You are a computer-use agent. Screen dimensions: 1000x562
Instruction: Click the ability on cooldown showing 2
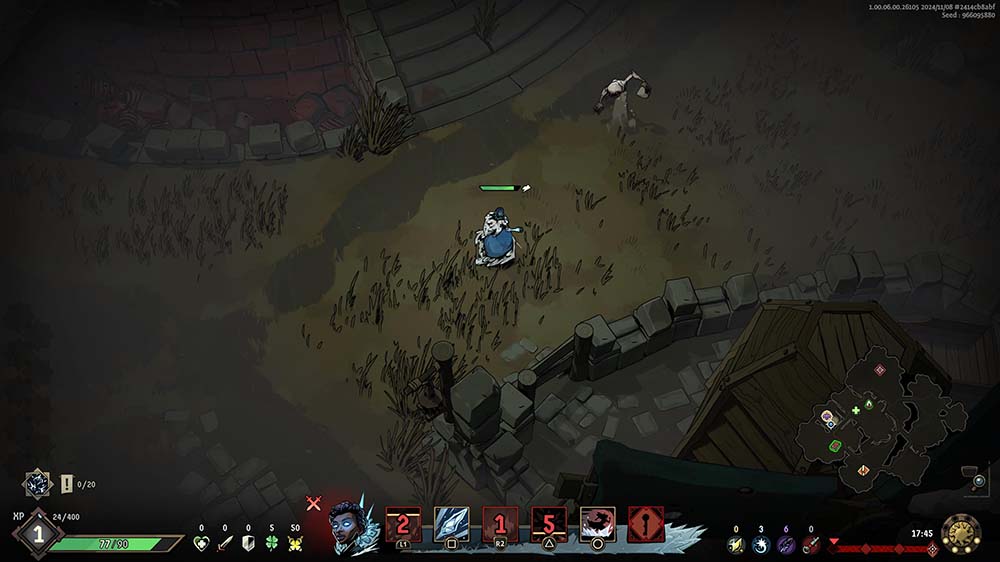[x=402, y=524]
